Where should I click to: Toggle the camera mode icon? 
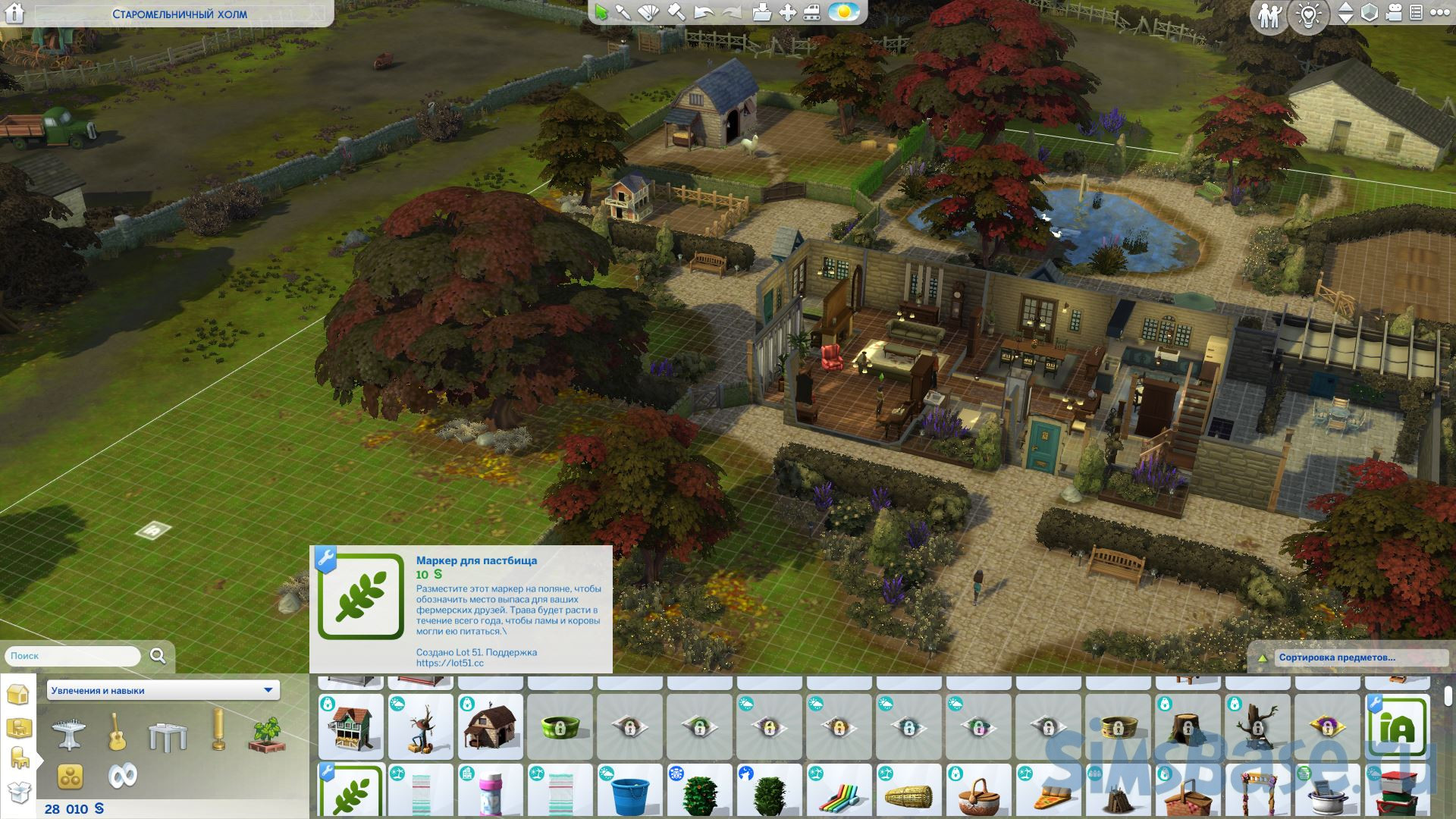click(1395, 14)
